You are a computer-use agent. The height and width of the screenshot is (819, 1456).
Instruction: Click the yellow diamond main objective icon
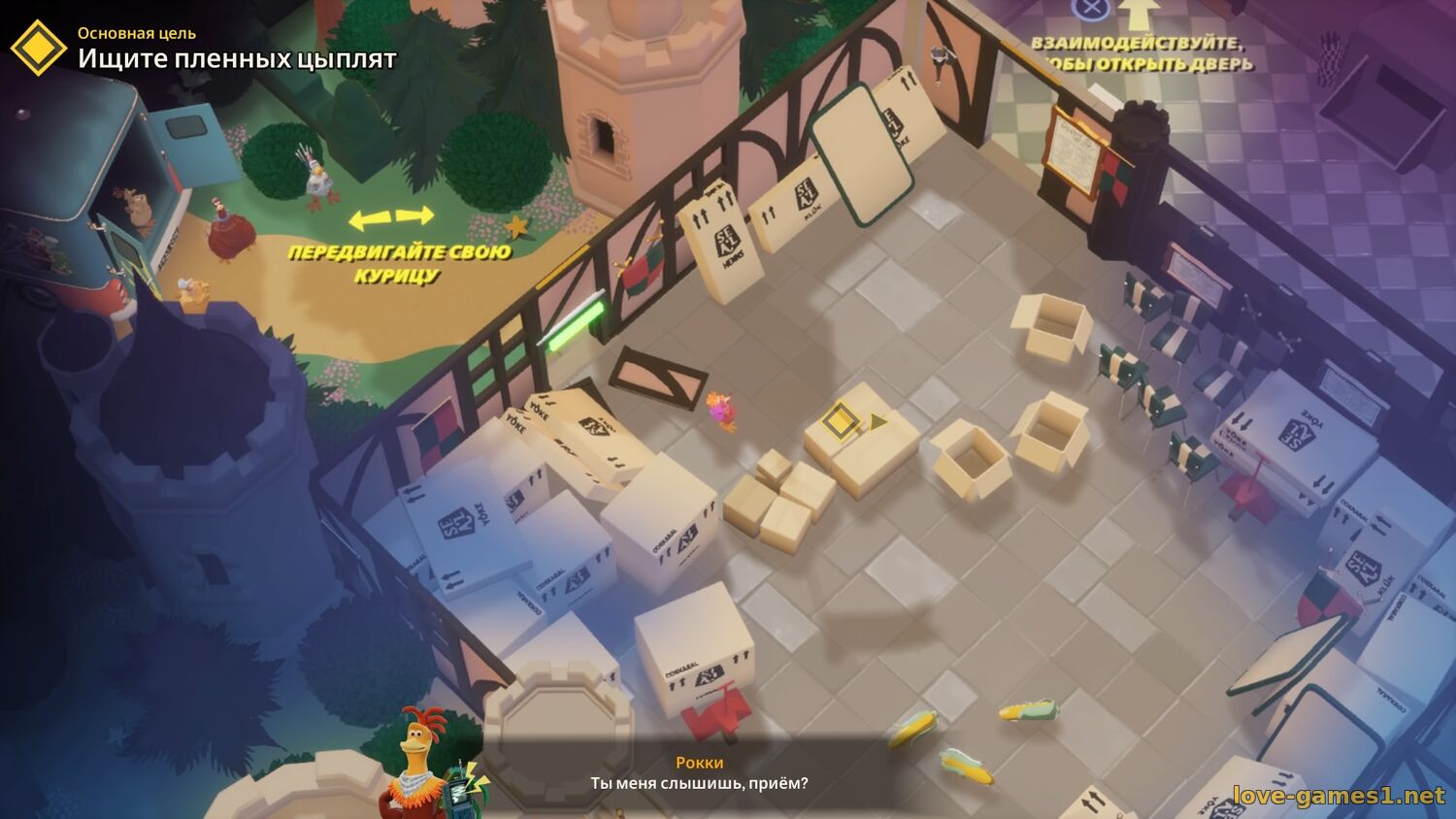(38, 47)
